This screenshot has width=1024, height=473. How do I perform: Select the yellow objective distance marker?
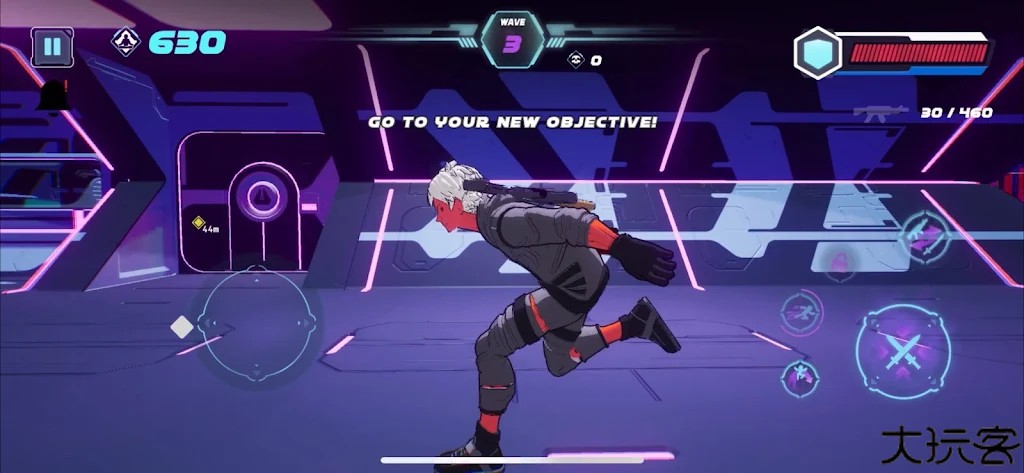(200, 223)
